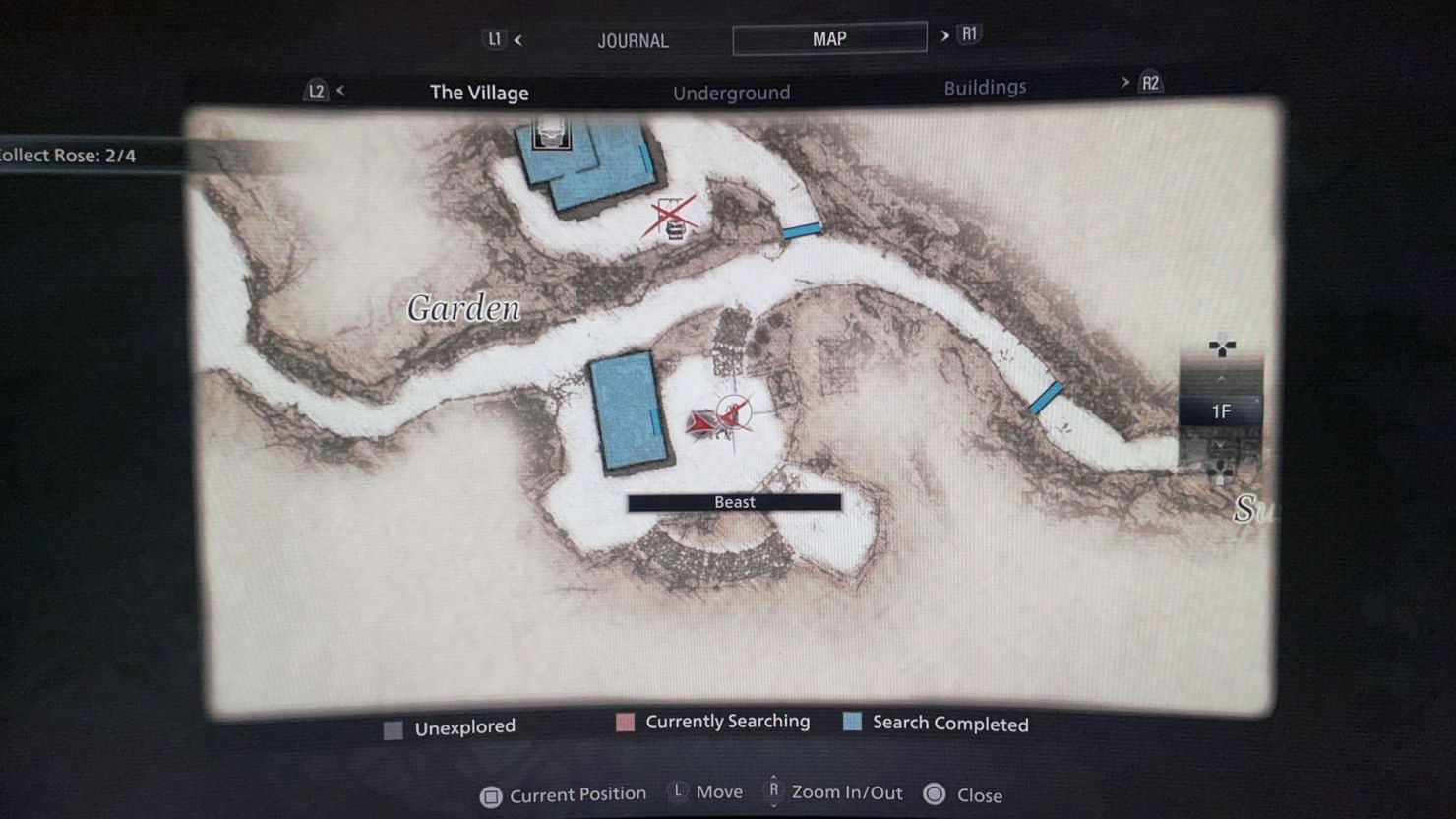Activate the Current Position button
This screenshot has width=1456, height=819.
[x=563, y=793]
